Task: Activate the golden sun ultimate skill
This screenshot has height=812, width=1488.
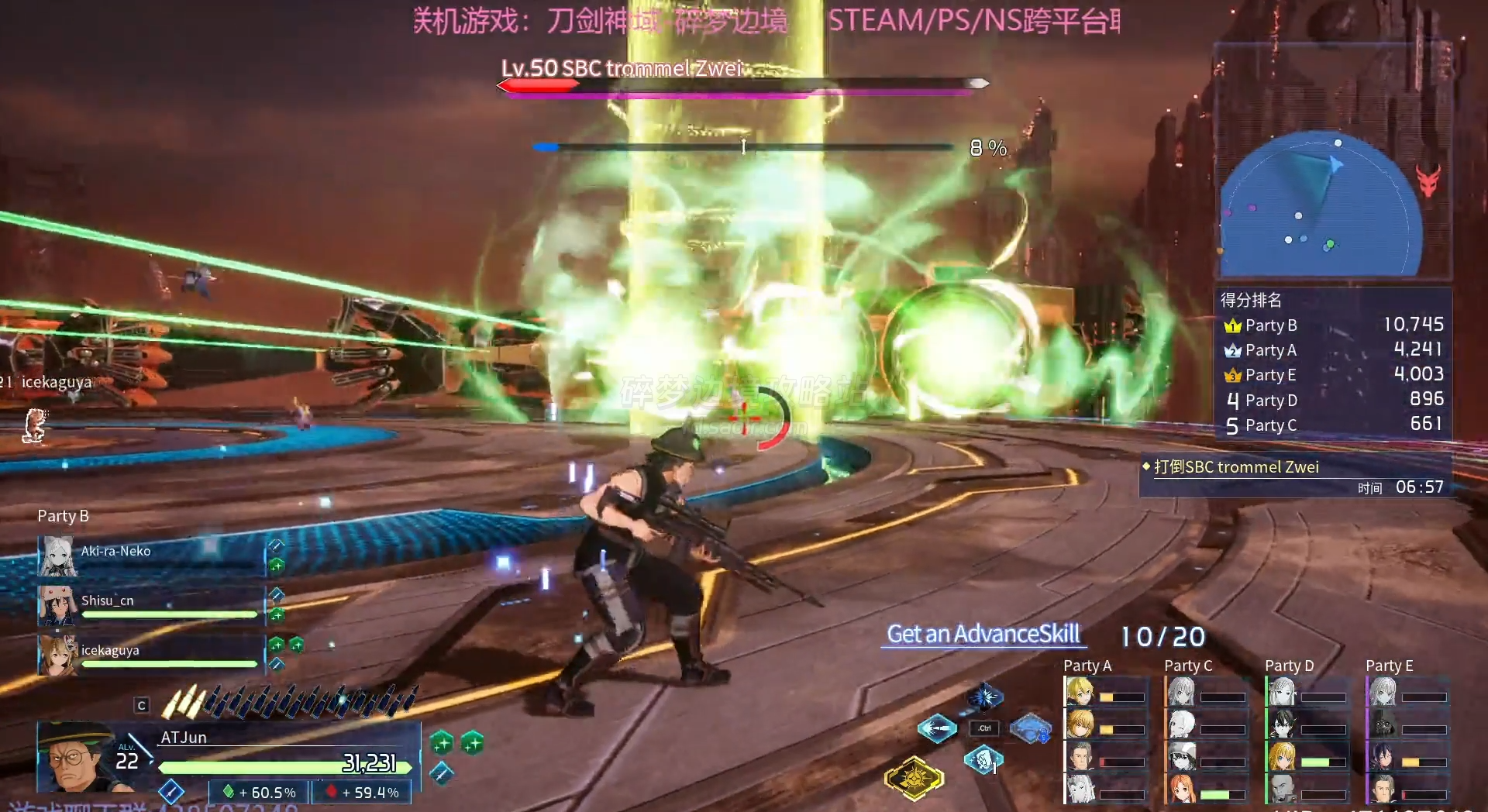Action: (x=914, y=777)
